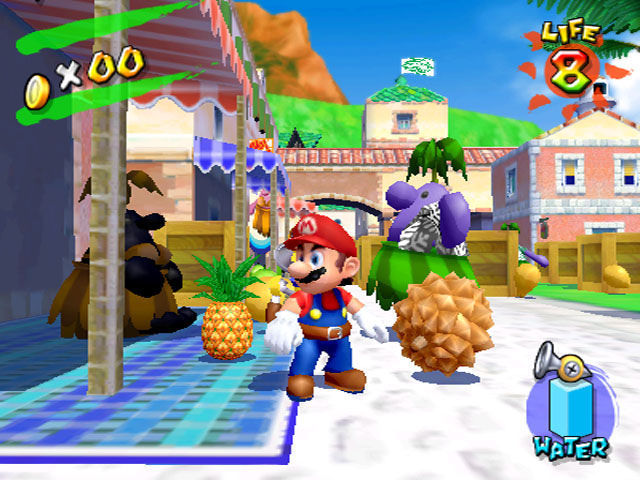Click the FLUDD water tank gauge
640x480 pixels.
point(571,408)
